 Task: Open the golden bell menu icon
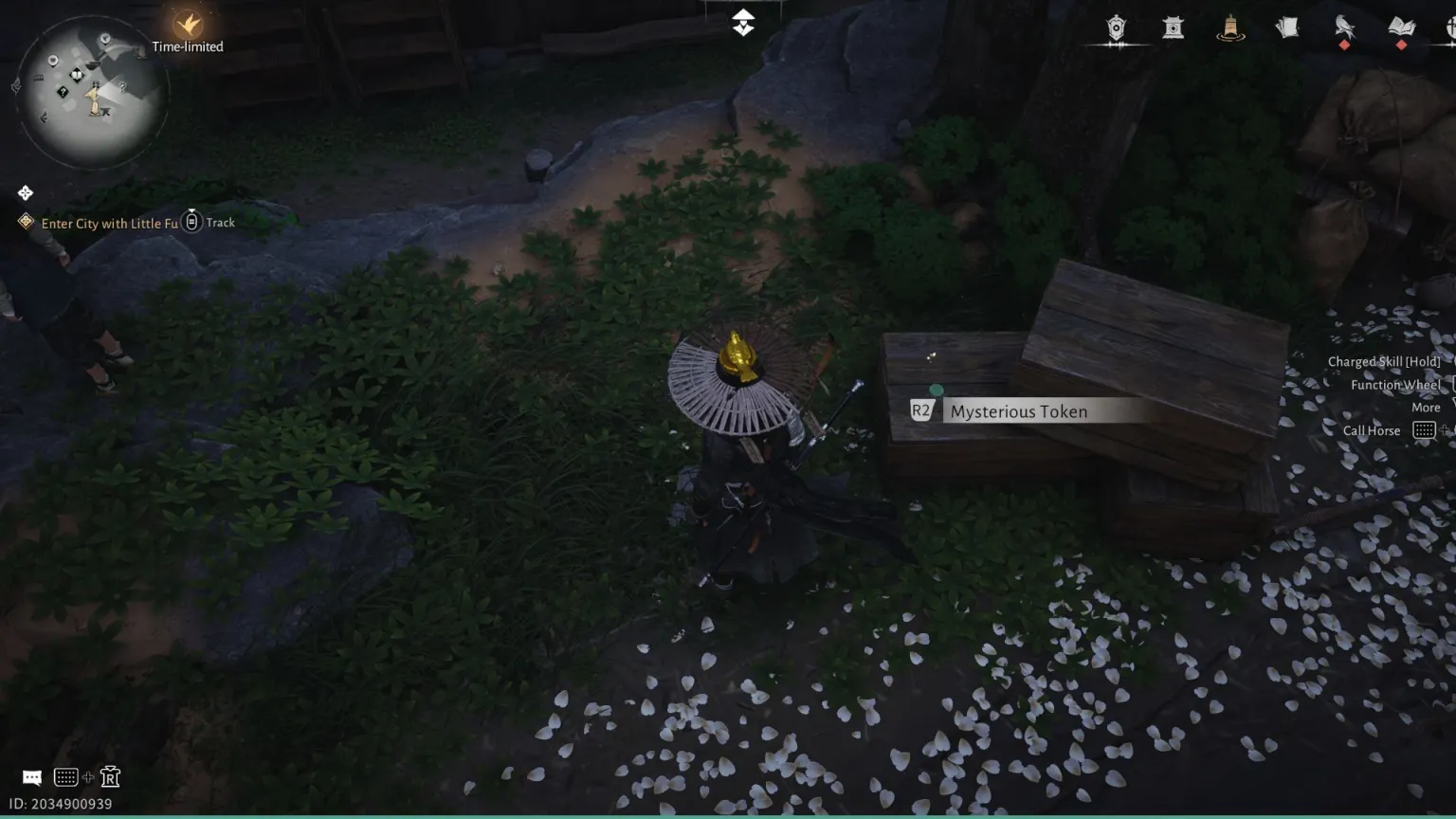tap(1230, 27)
